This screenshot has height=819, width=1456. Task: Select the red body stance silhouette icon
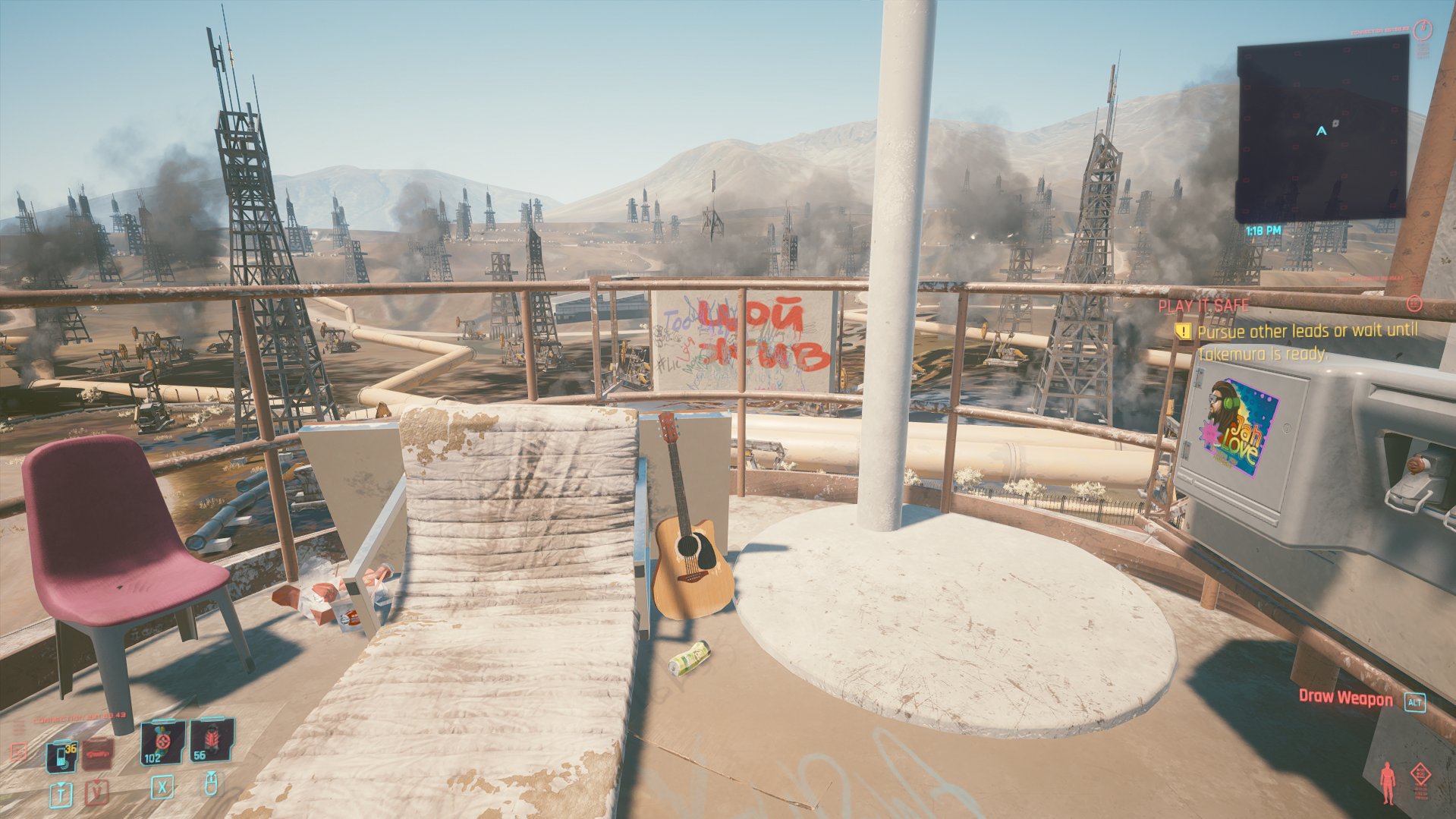point(1388,783)
